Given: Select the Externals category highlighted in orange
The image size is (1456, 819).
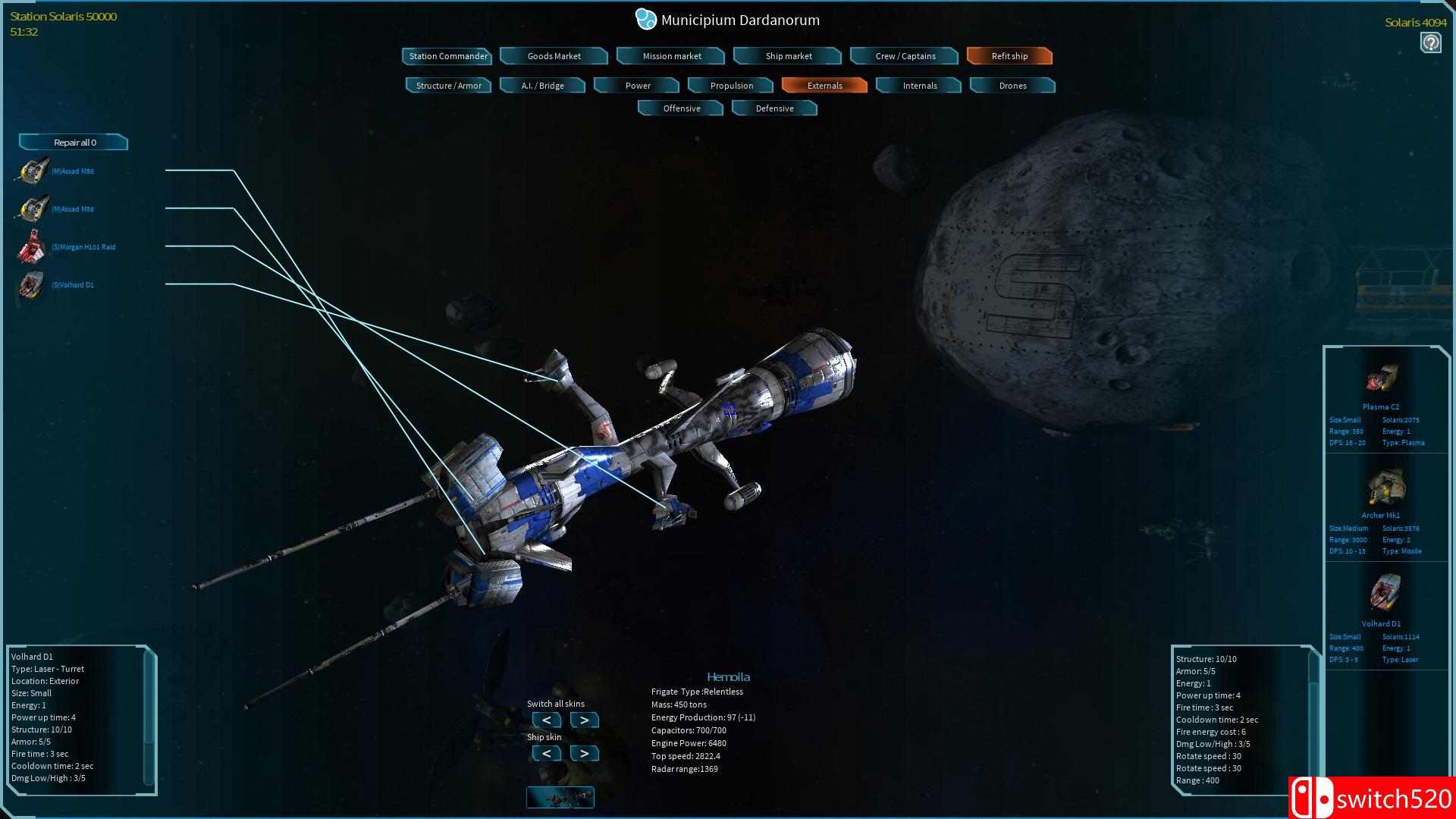Looking at the screenshot, I should click(x=824, y=85).
